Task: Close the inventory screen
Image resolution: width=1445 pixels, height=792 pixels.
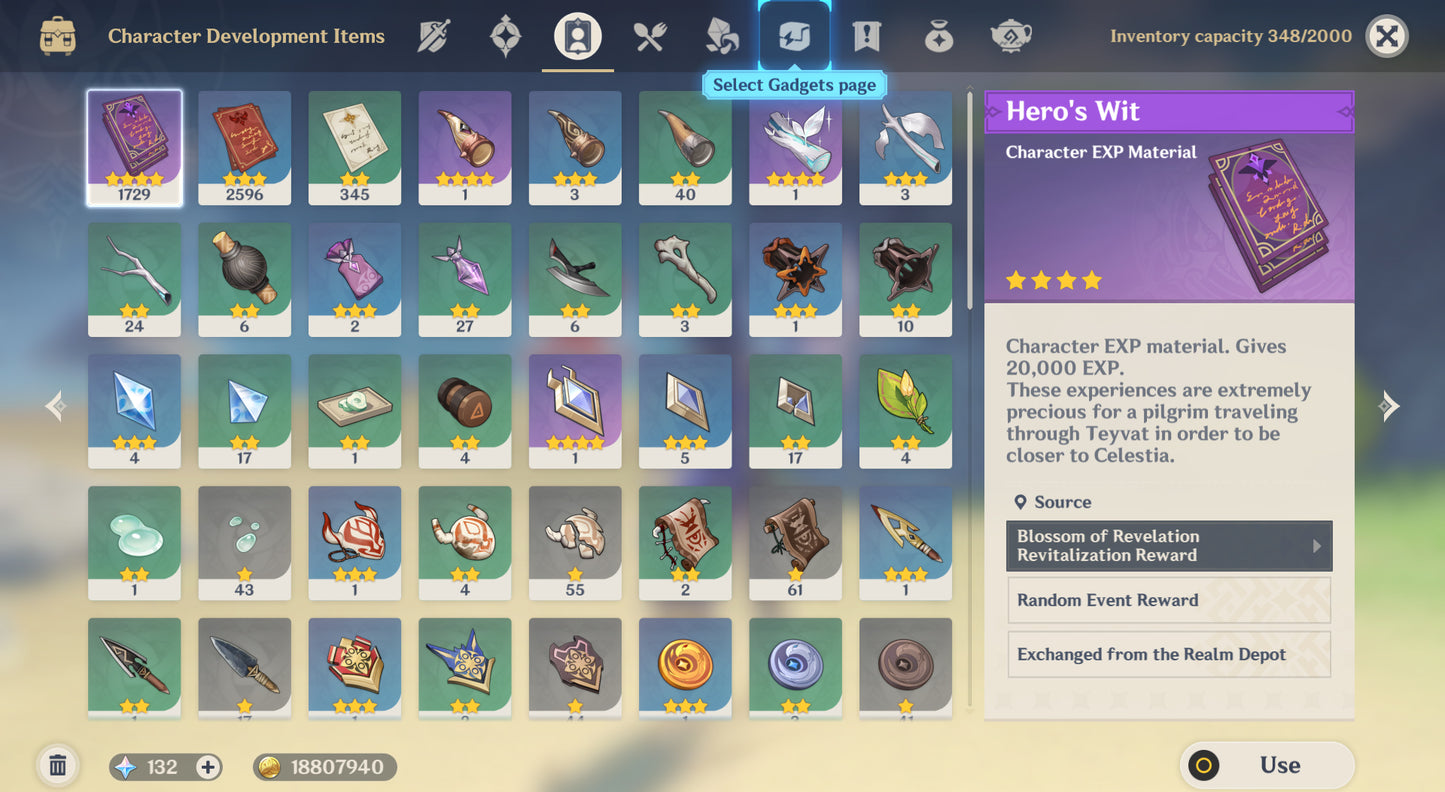Action: 1386,37
